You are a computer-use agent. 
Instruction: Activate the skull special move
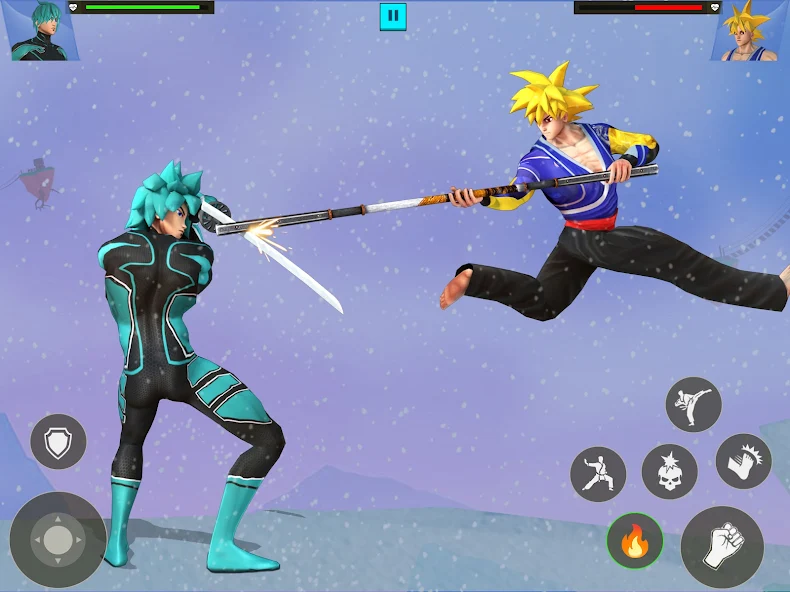(x=669, y=472)
